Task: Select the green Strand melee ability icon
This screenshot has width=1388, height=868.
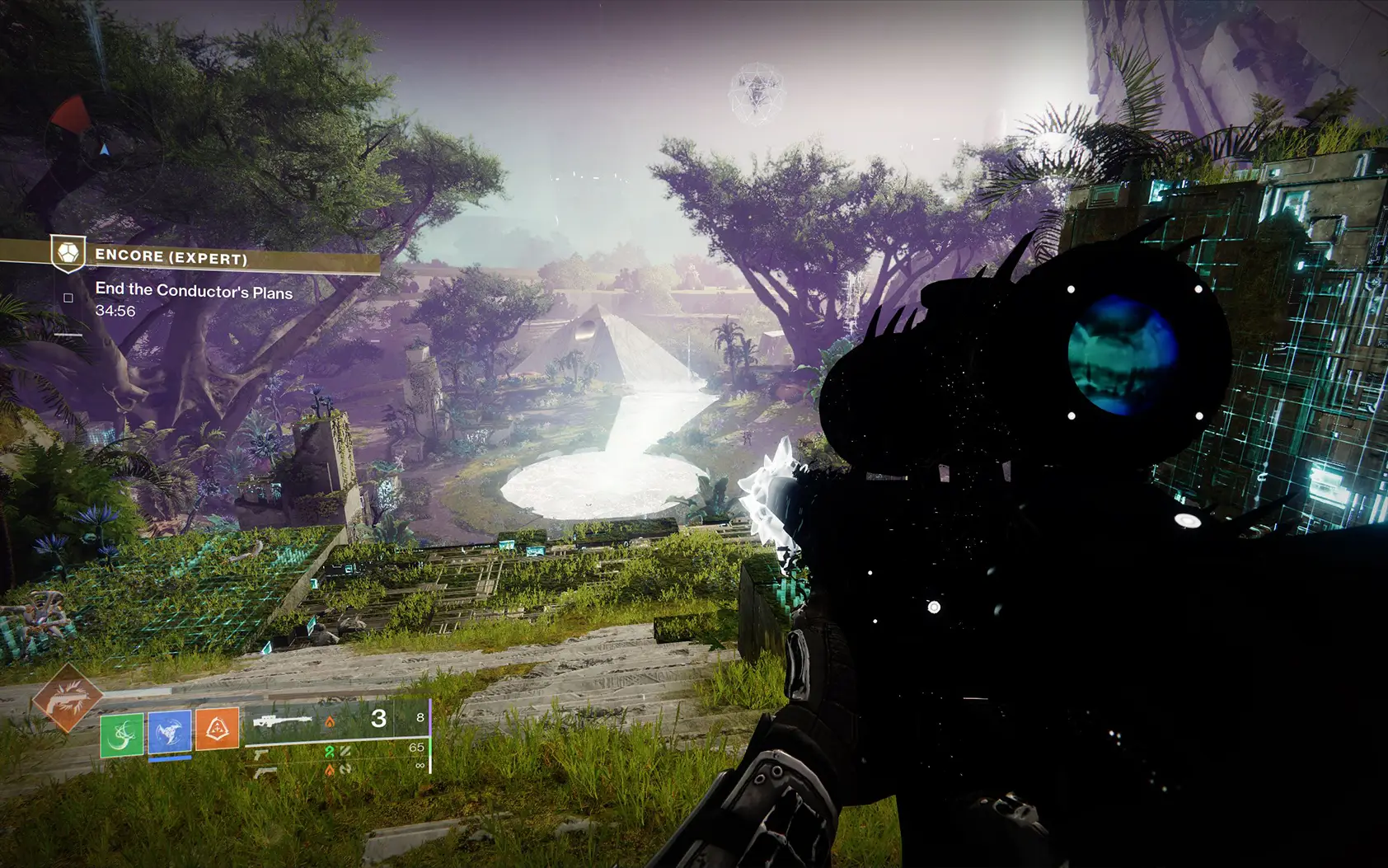Action: click(x=121, y=732)
